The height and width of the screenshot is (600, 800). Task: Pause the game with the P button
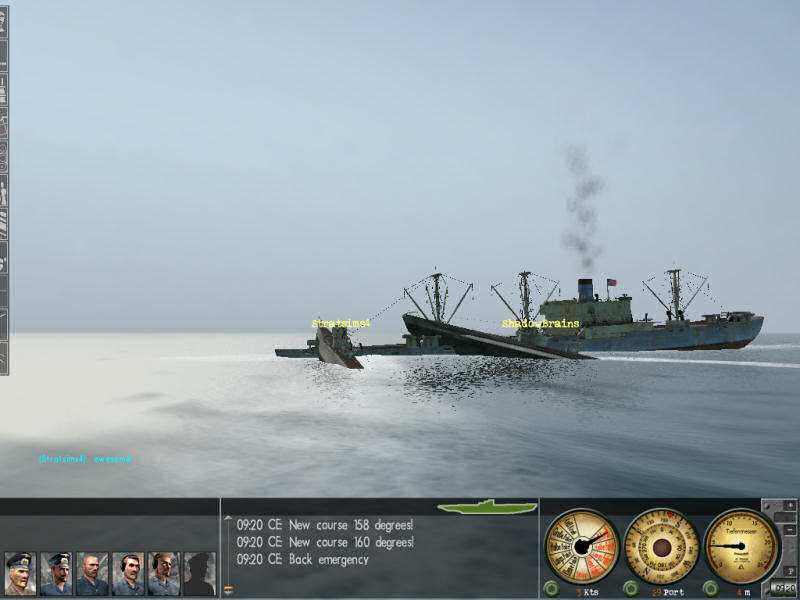[790, 570]
